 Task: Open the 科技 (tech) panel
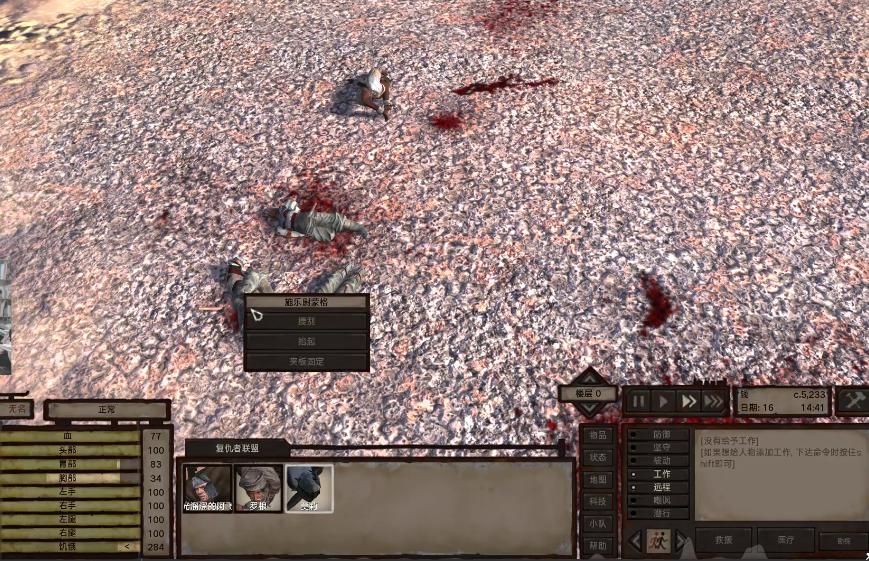tap(598, 501)
